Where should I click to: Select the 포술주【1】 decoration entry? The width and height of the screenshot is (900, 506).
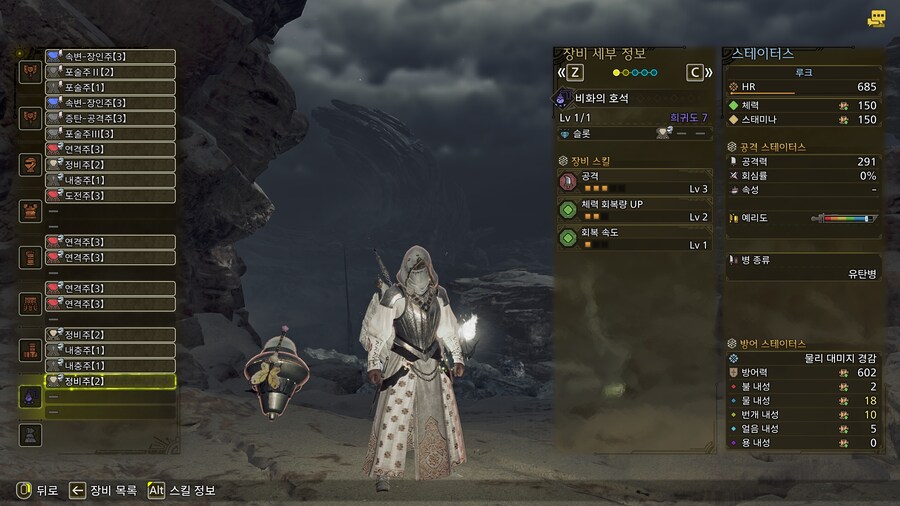(110, 87)
